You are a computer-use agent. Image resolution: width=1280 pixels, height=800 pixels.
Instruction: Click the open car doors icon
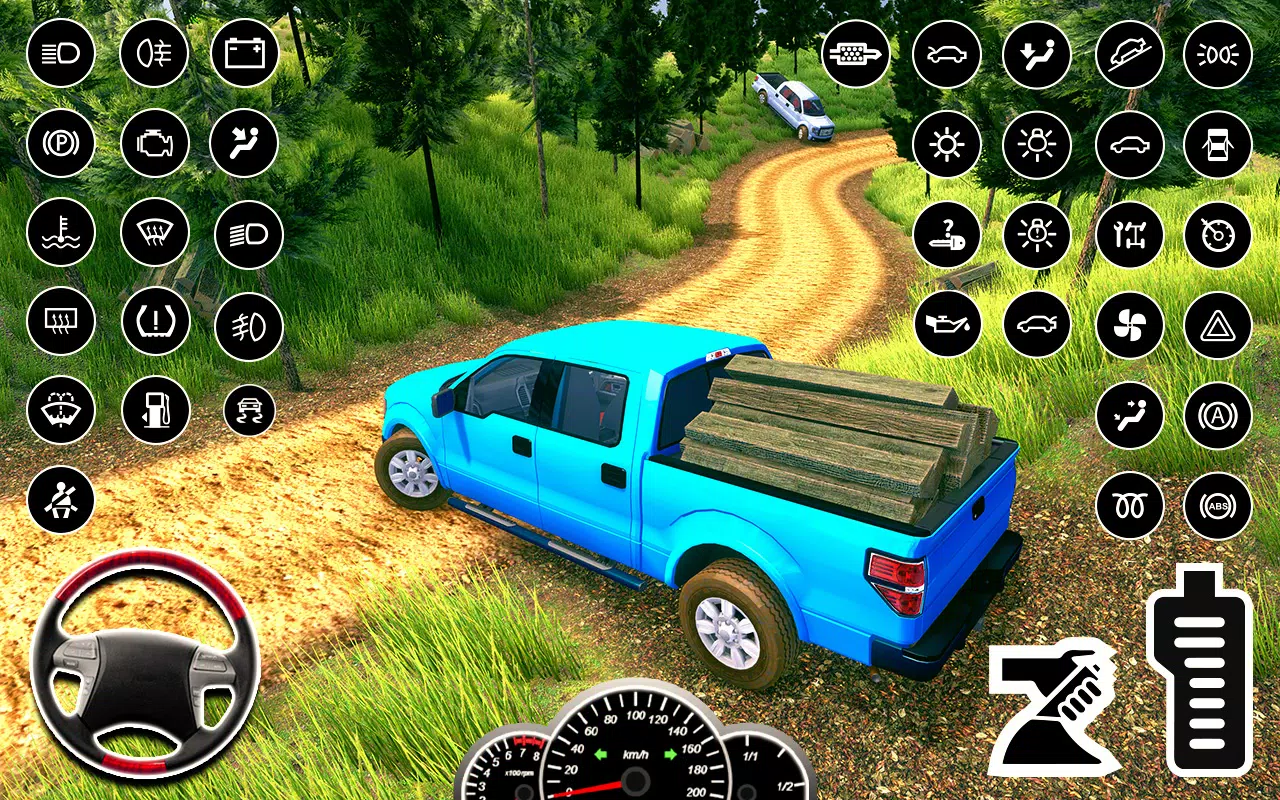[1218, 145]
